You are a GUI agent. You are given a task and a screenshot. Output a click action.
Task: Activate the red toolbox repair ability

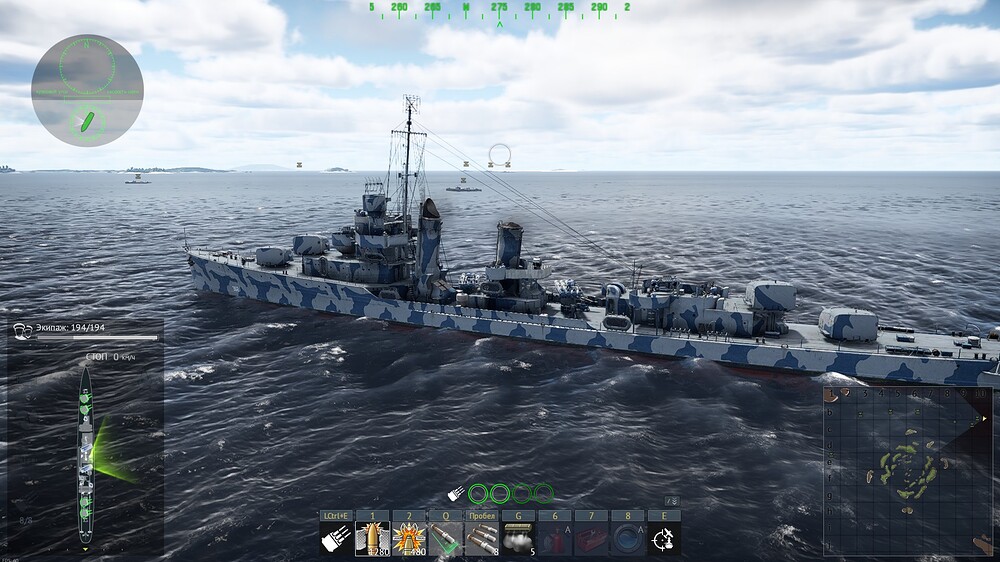tap(591, 539)
